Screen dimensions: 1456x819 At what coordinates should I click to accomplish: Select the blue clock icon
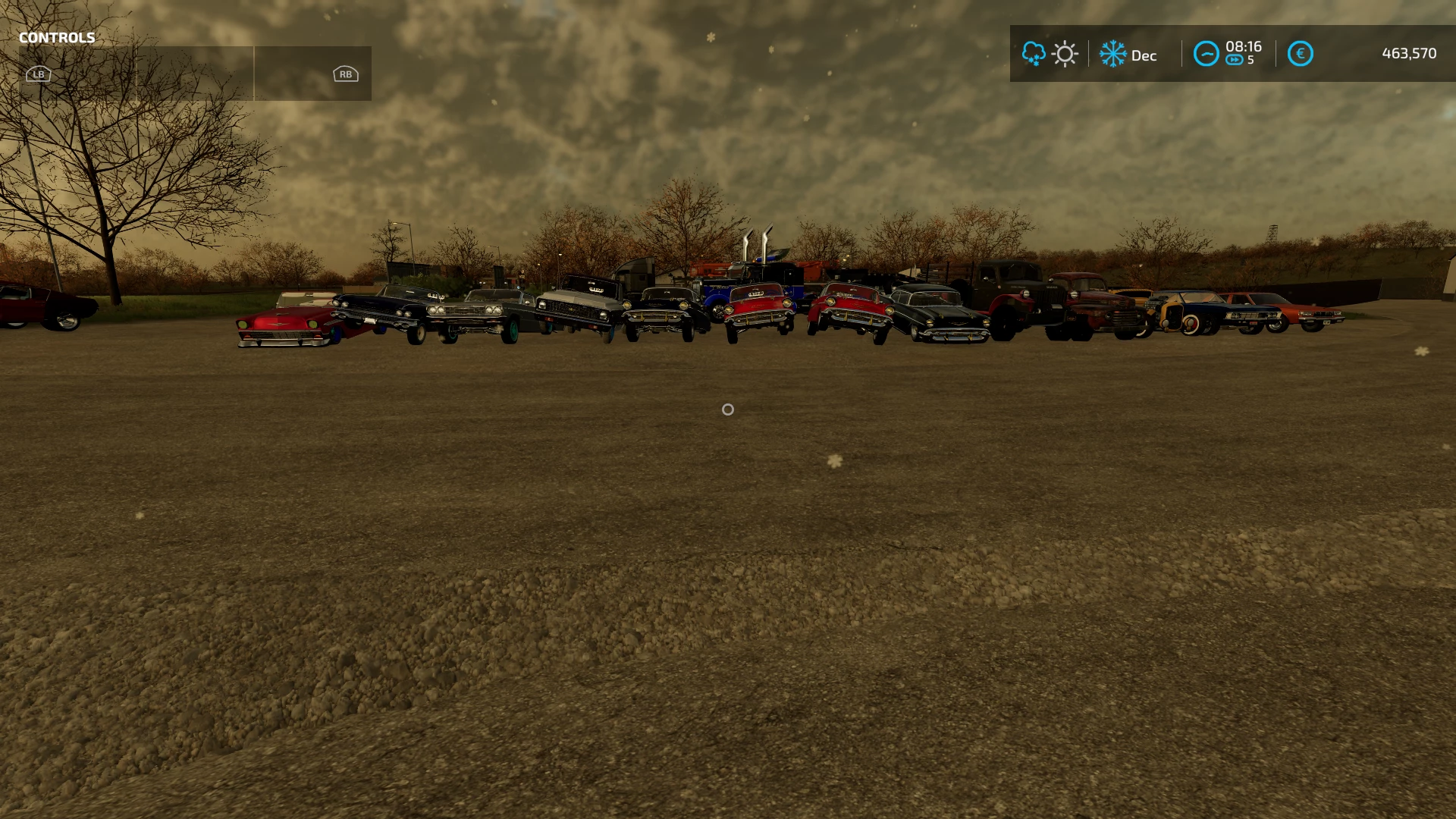tap(1206, 54)
